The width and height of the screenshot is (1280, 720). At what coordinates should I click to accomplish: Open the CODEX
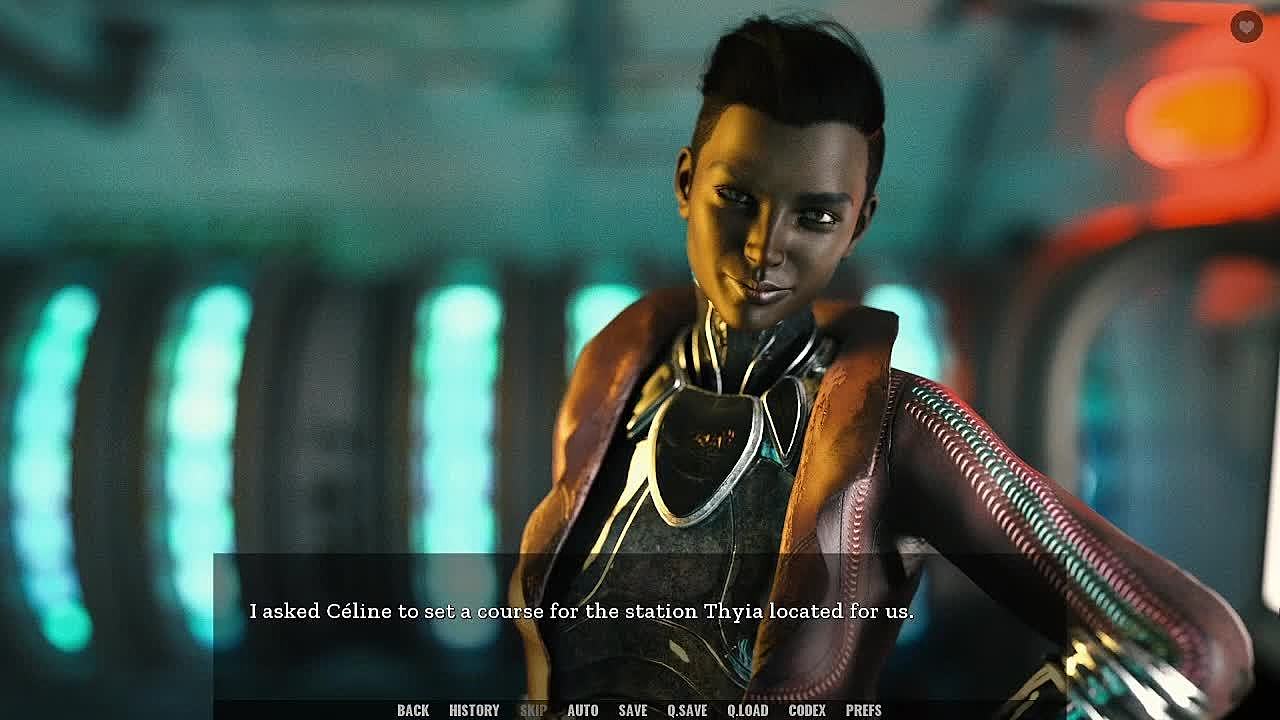pyautogui.click(x=807, y=710)
